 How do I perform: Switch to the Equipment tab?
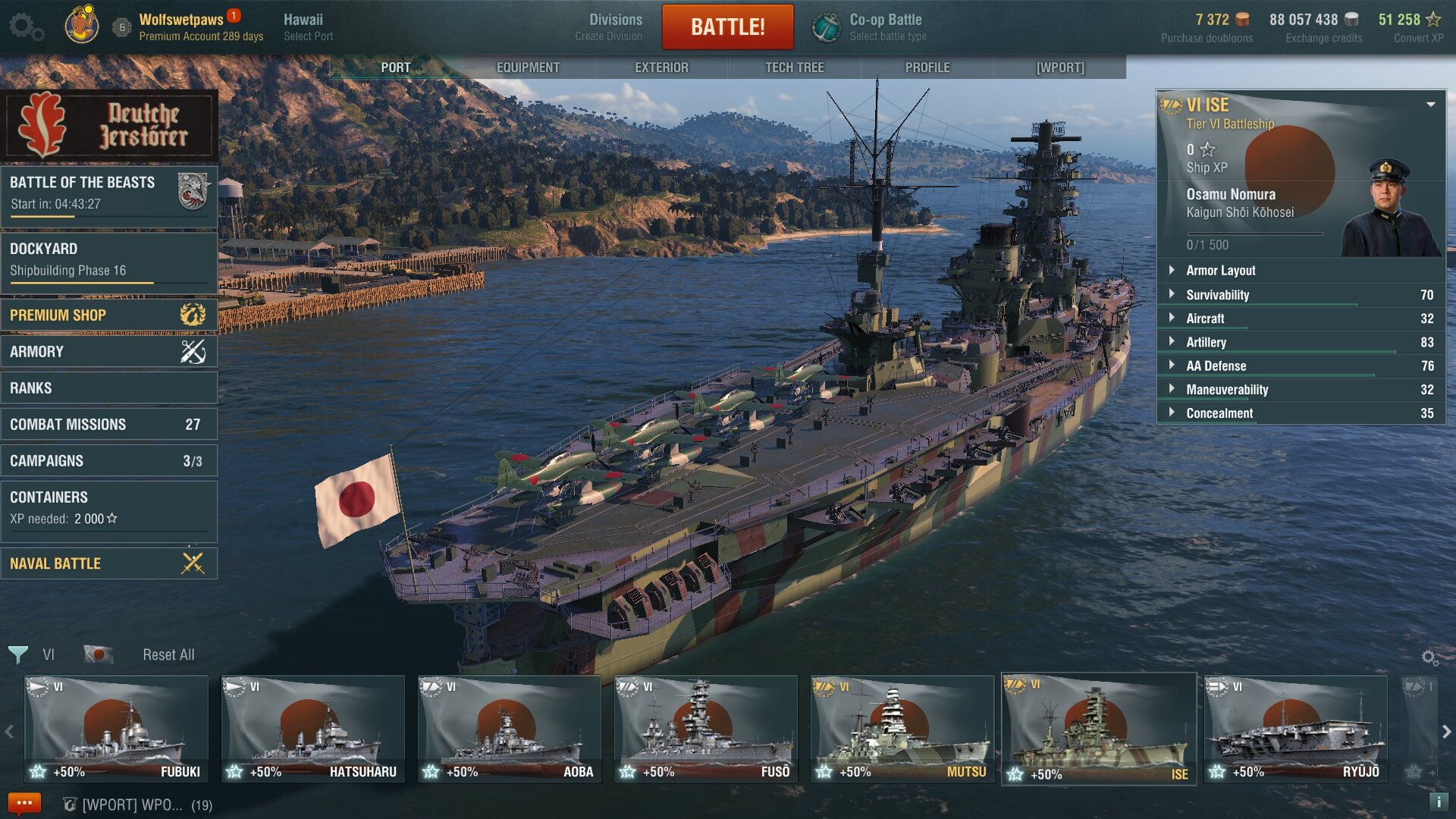pos(528,67)
